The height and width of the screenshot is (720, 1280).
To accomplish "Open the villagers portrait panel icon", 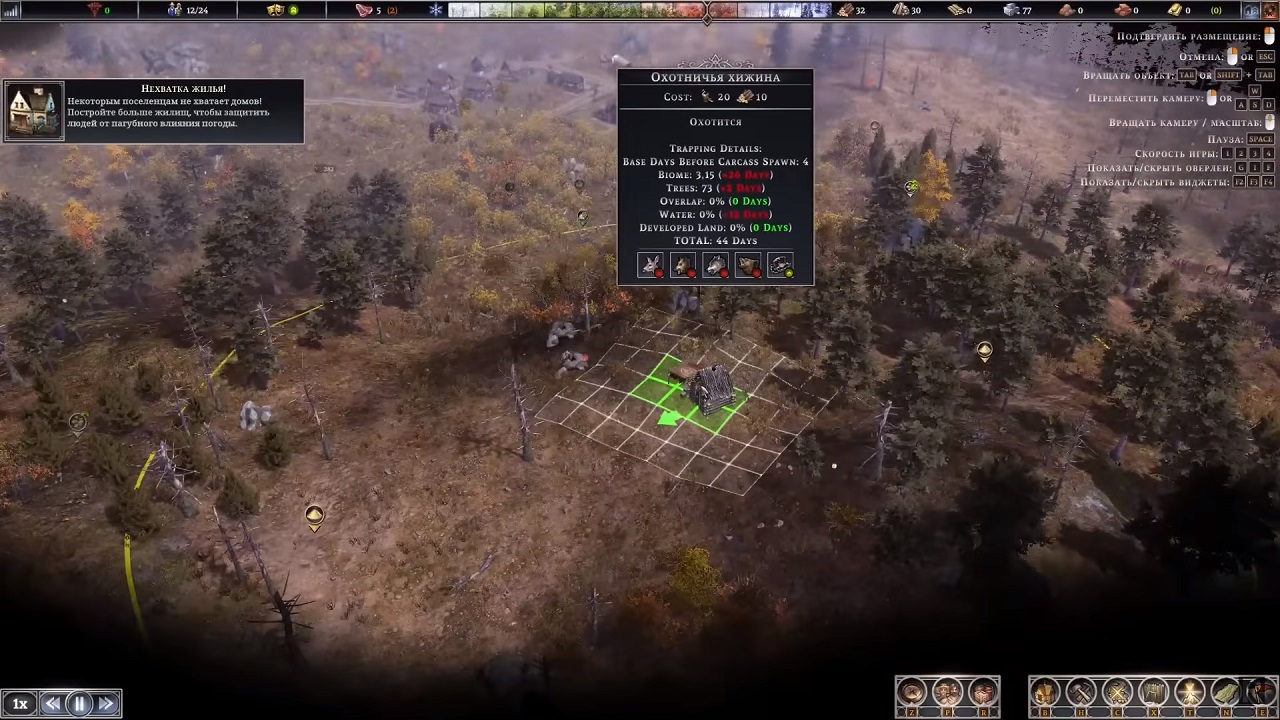I will pyautogui.click(x=947, y=692).
